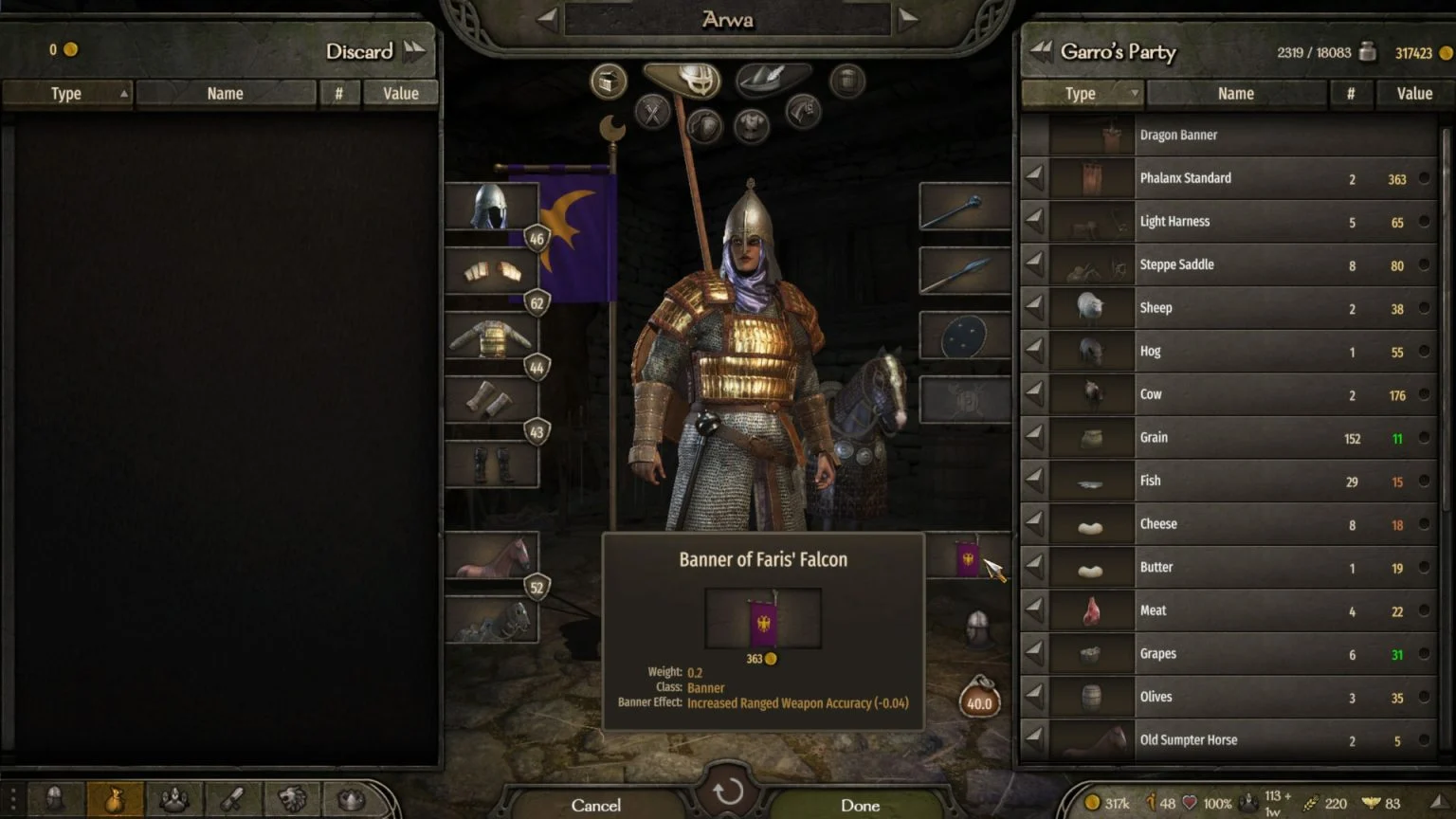This screenshot has height=819, width=1456.
Task: Toggle the inventory gold bag tab
Action: pyautogui.click(x=116, y=801)
